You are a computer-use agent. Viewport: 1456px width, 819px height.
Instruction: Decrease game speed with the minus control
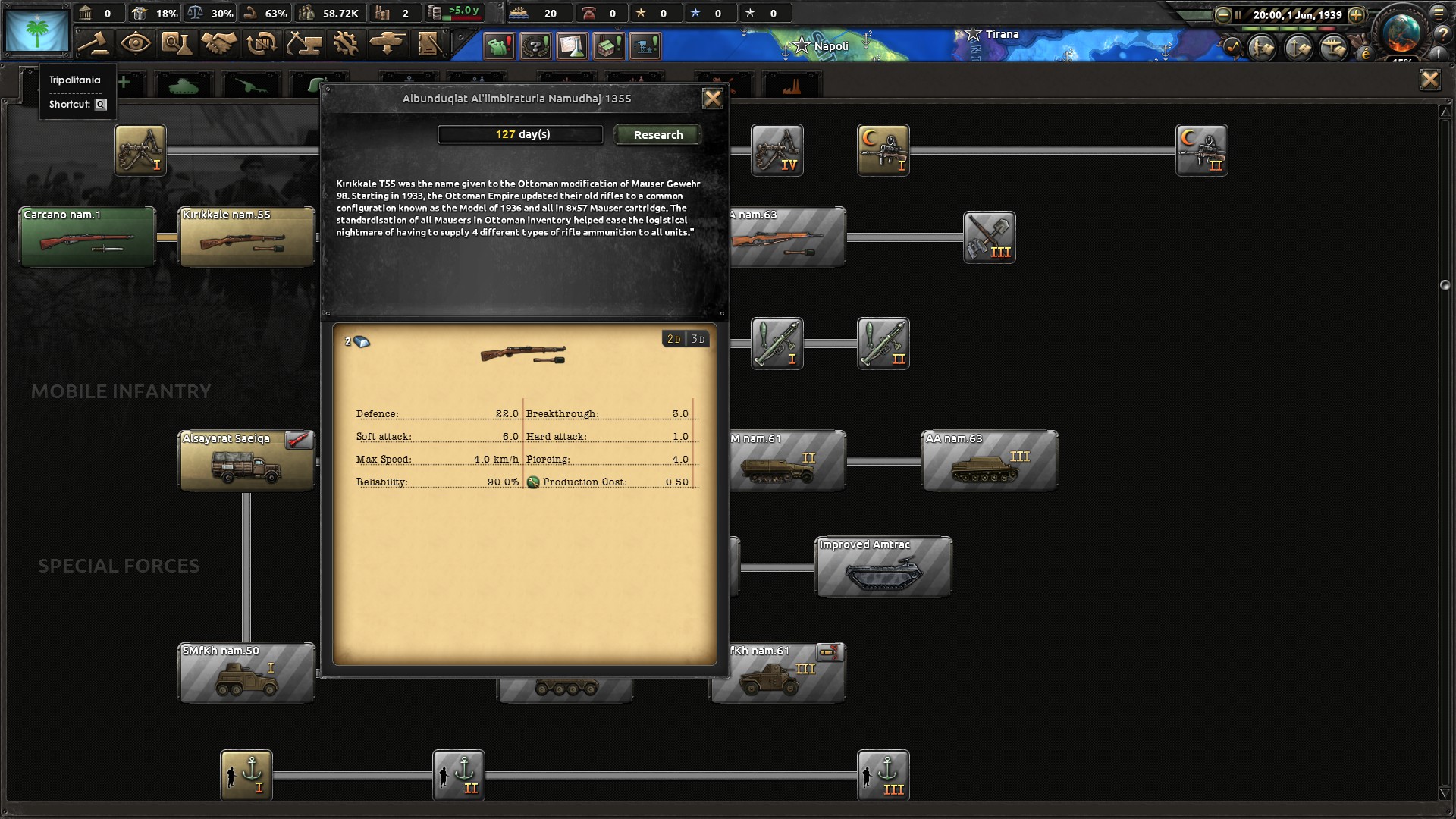click(1223, 14)
